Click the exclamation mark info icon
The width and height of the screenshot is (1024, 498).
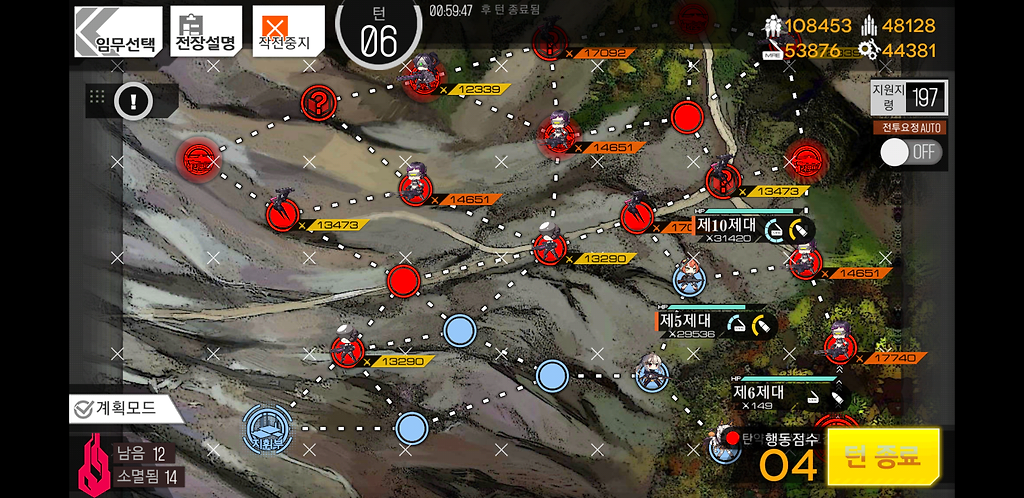(x=133, y=100)
